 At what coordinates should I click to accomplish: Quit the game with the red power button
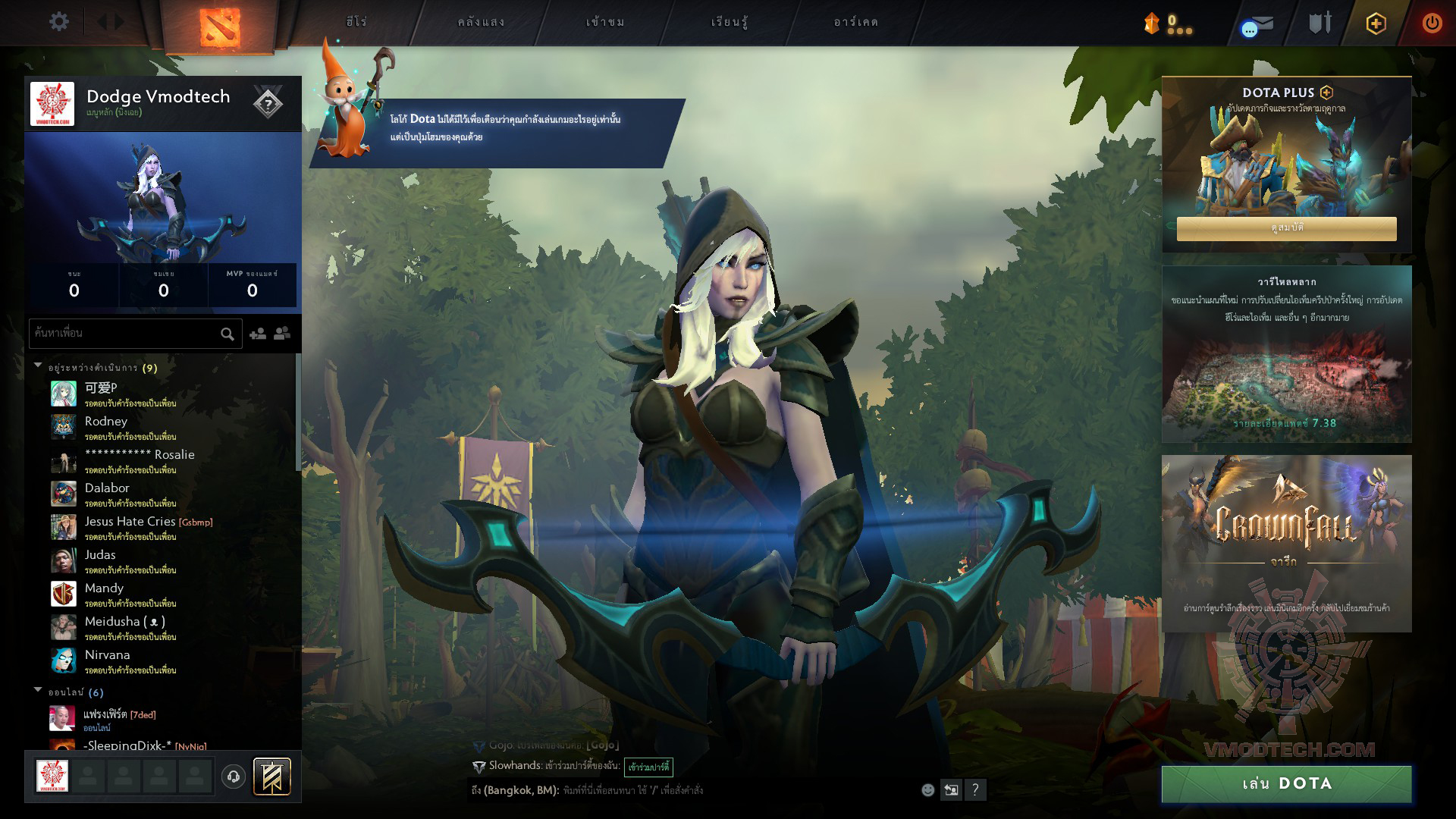pos(1432,23)
